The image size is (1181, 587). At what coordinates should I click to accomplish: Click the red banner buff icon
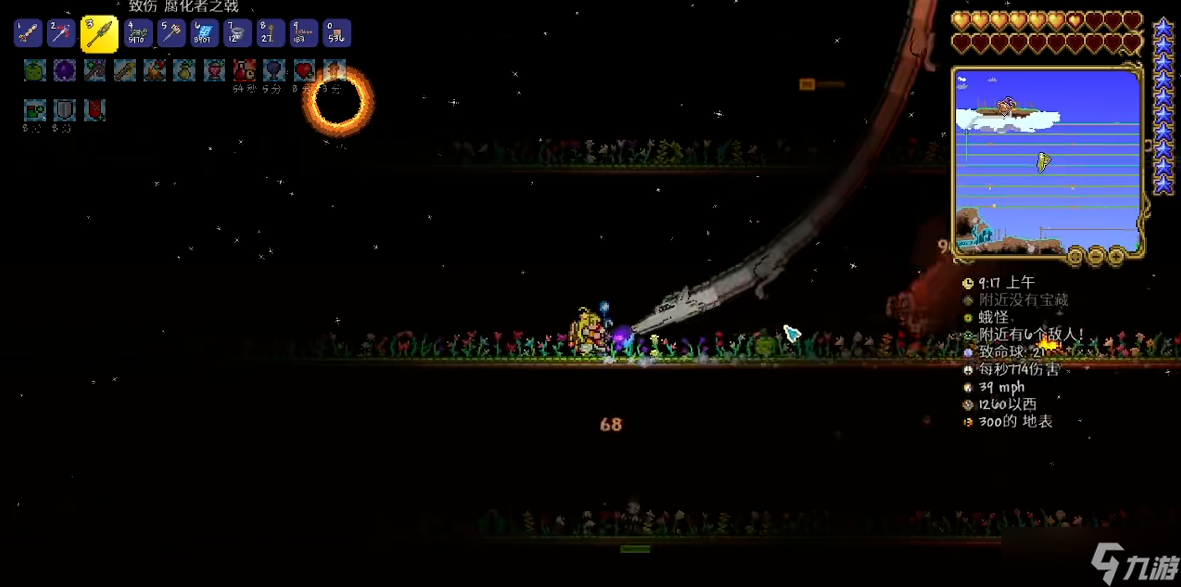[94, 109]
